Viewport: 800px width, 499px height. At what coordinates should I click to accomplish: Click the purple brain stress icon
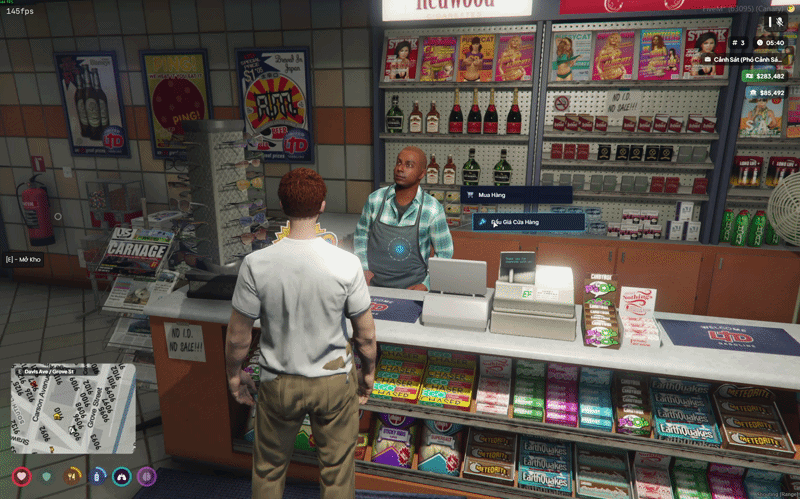[x=147, y=477]
